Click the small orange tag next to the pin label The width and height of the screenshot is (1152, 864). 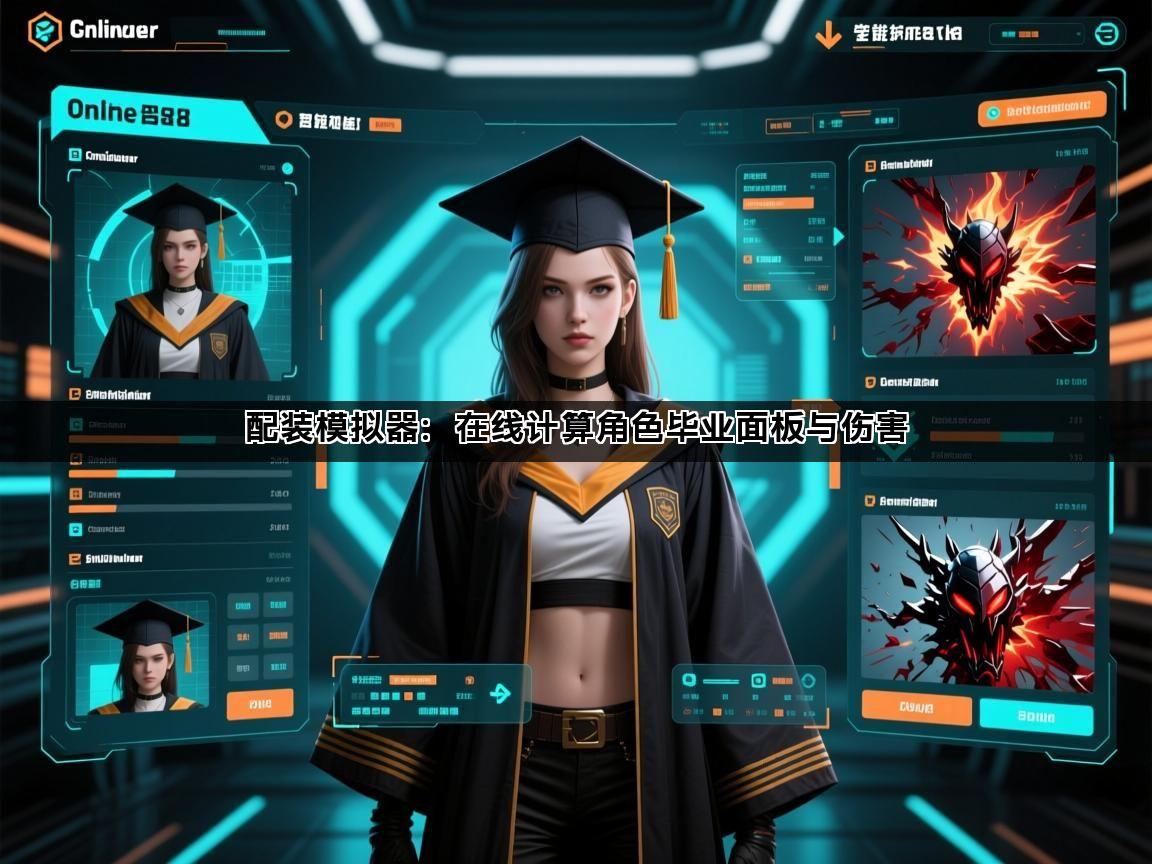385,125
